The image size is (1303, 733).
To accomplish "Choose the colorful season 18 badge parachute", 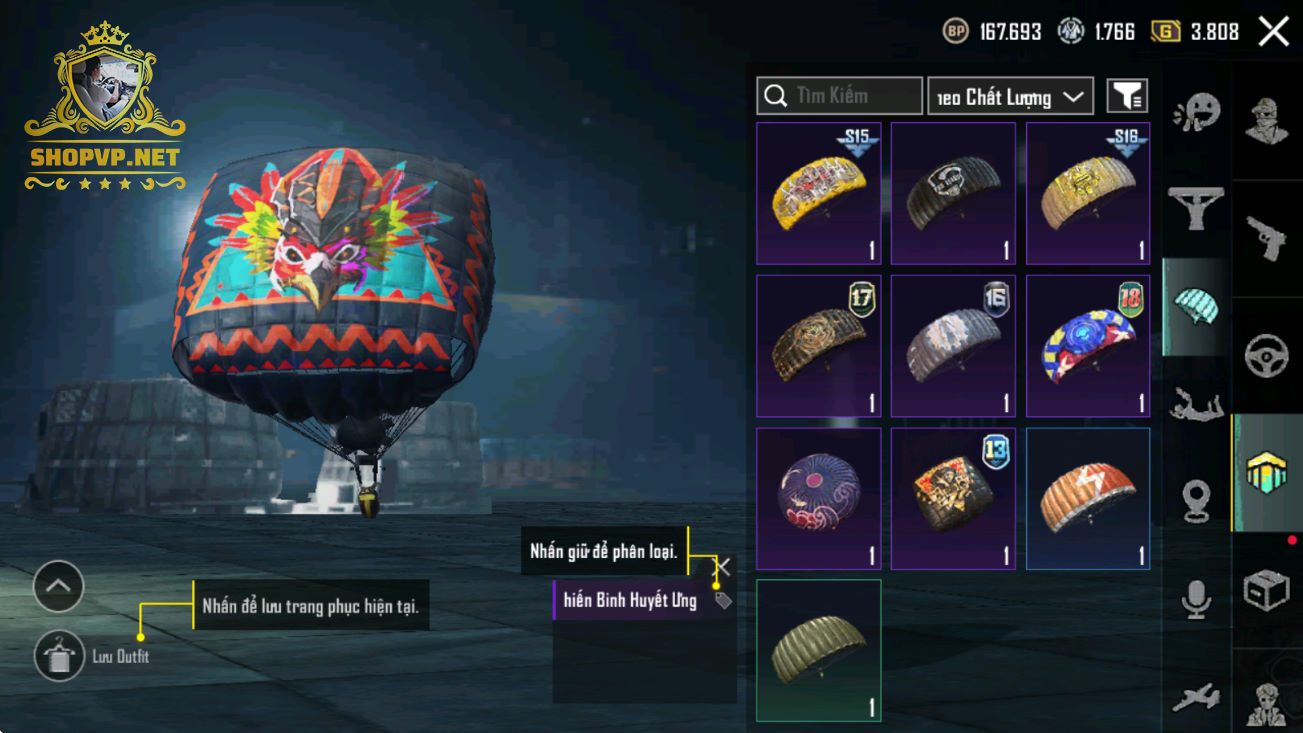I will [1088, 346].
